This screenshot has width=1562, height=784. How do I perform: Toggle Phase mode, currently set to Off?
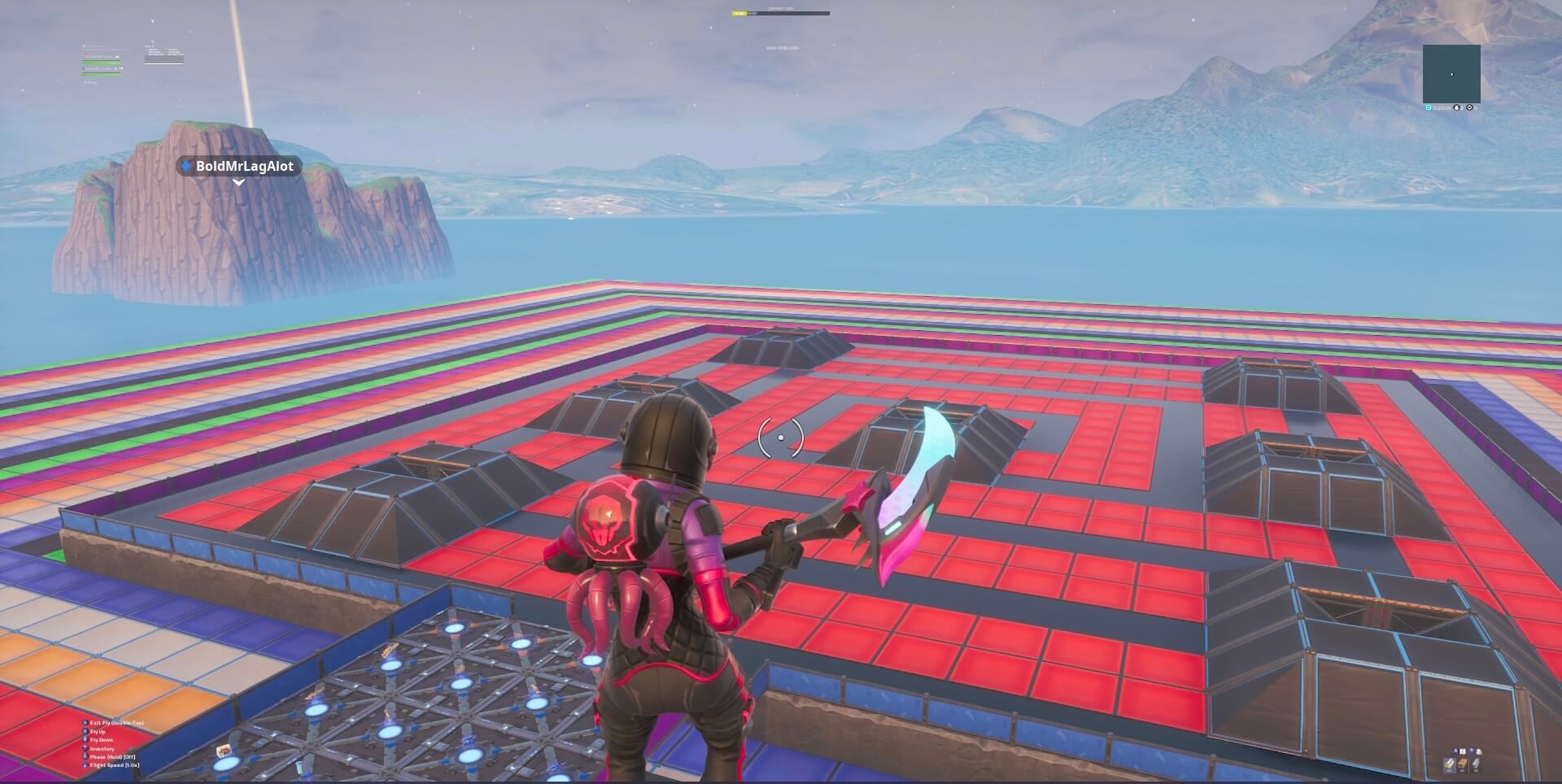click(x=111, y=756)
